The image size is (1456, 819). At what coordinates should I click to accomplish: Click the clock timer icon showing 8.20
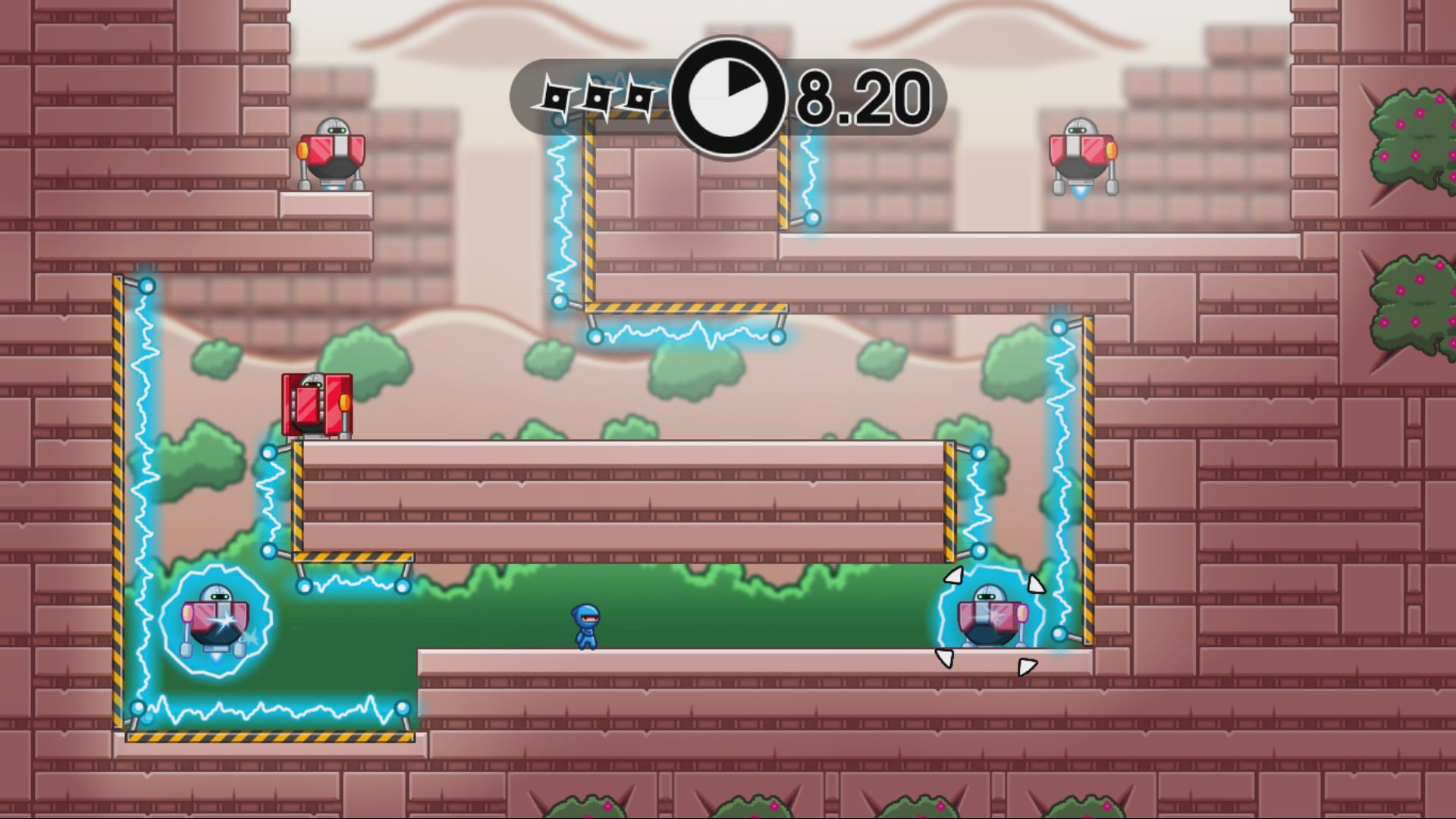point(729,95)
